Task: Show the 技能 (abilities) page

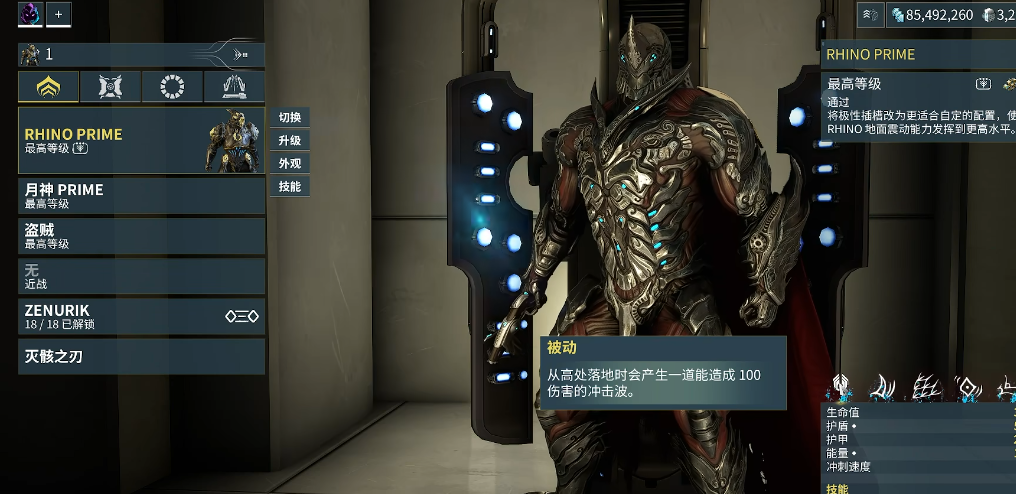Action: pyautogui.click(x=289, y=186)
